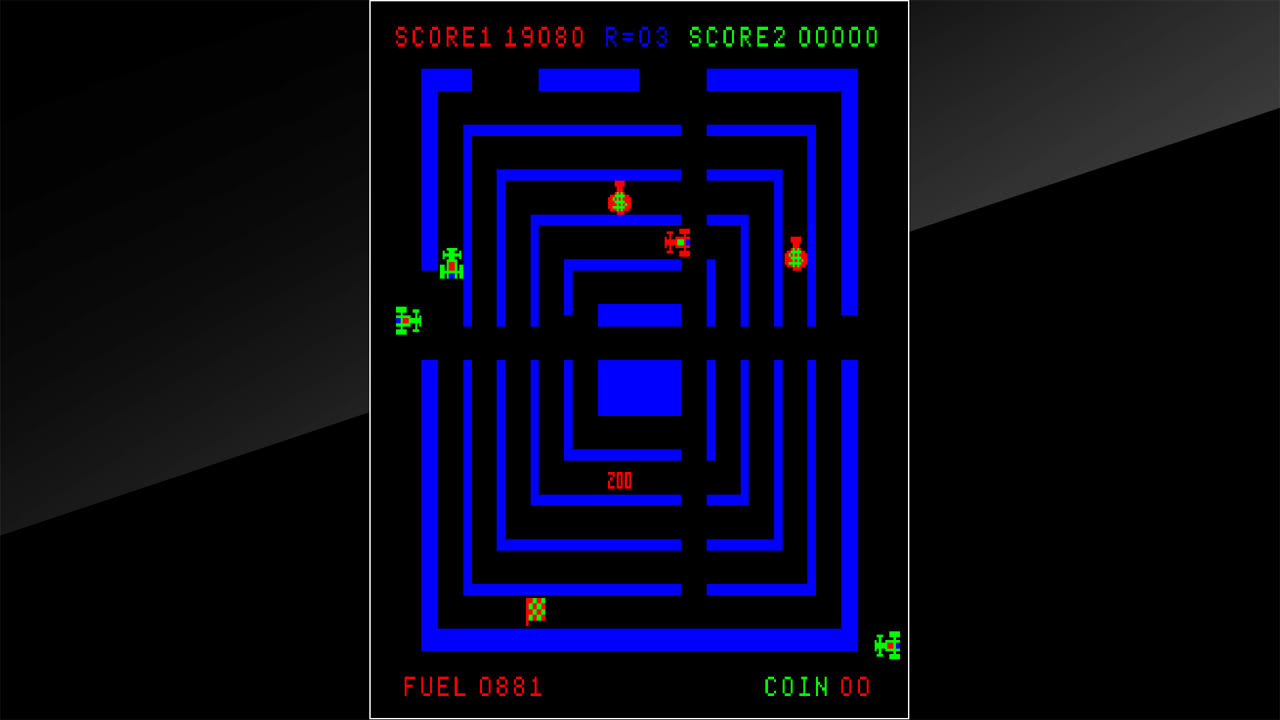Click the checkered flag at the bottom of the maze
This screenshot has width=1280, height=720.
coord(534,607)
